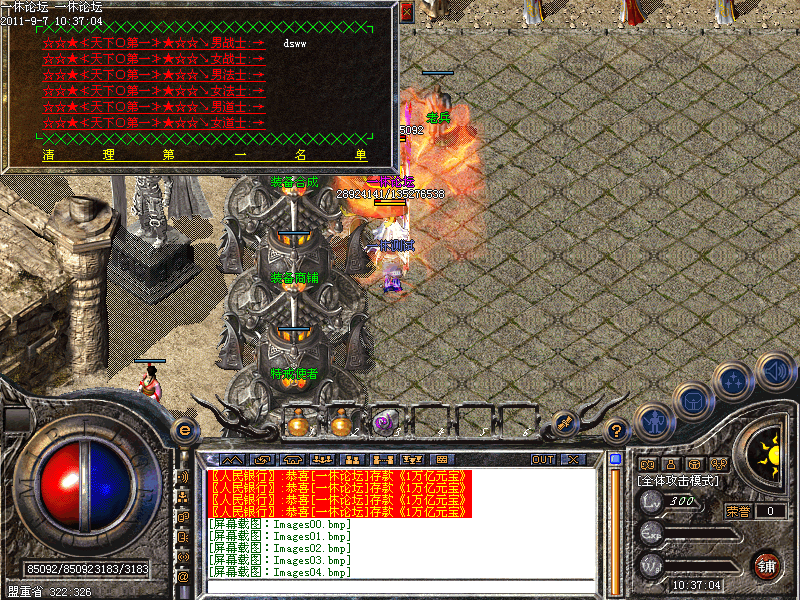Close the chat panel with its X button
The height and width of the screenshot is (600, 800).
tap(573, 460)
